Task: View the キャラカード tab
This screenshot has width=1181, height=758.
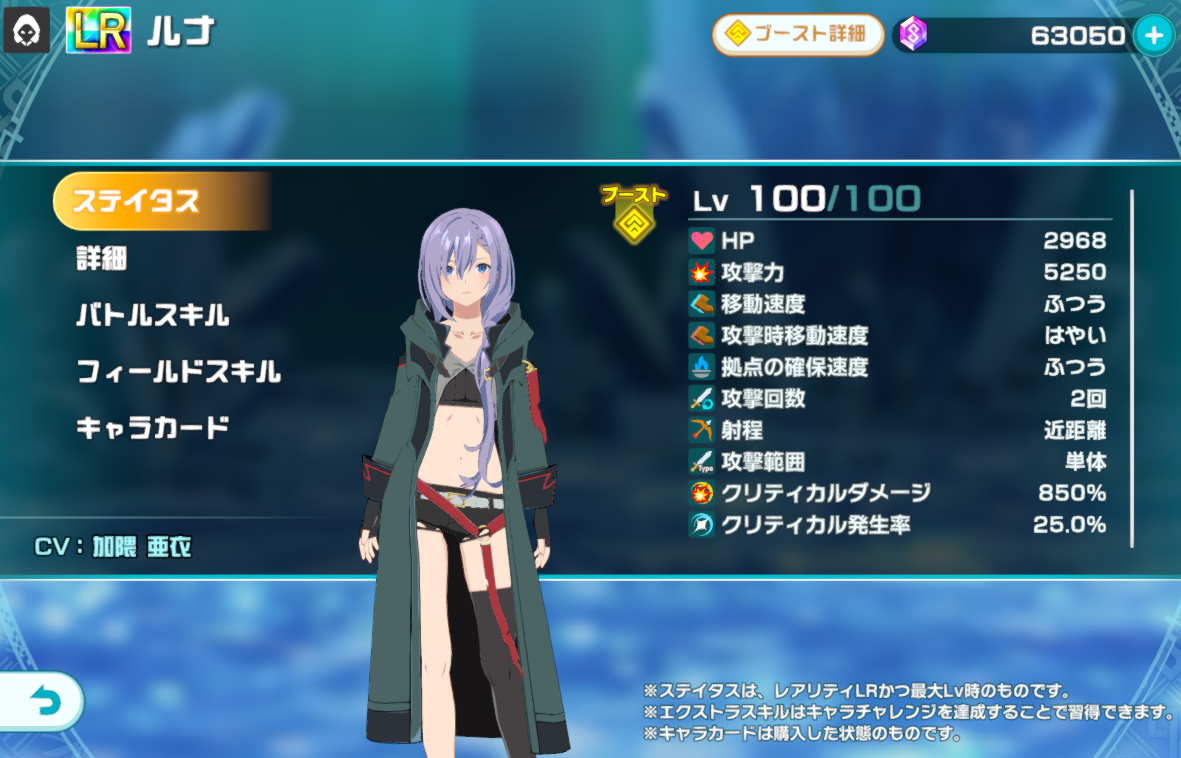Action: [x=152, y=429]
